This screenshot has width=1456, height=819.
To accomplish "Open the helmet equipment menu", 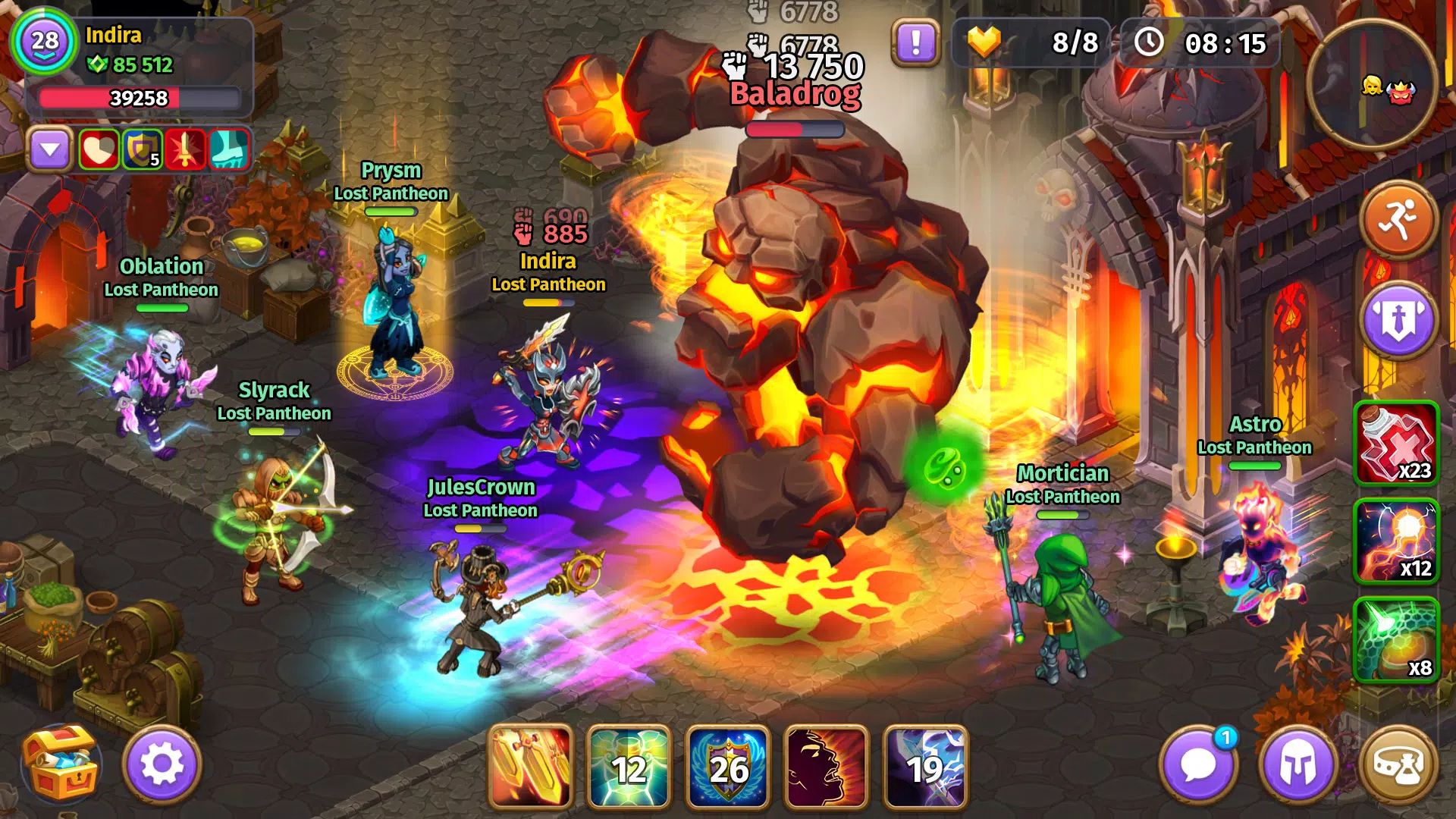I will click(1298, 764).
